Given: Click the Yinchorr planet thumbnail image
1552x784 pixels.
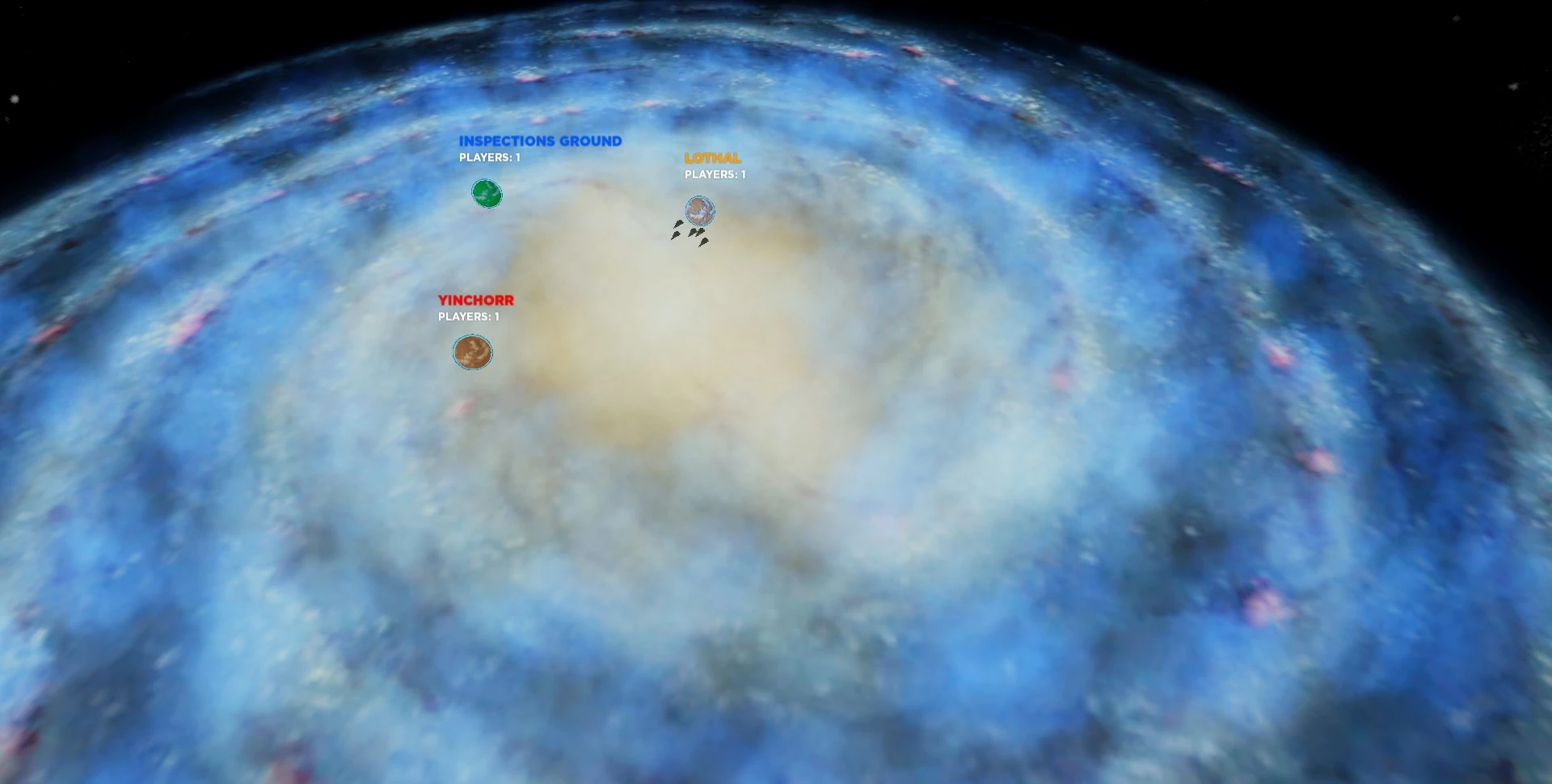Looking at the screenshot, I should point(472,352).
